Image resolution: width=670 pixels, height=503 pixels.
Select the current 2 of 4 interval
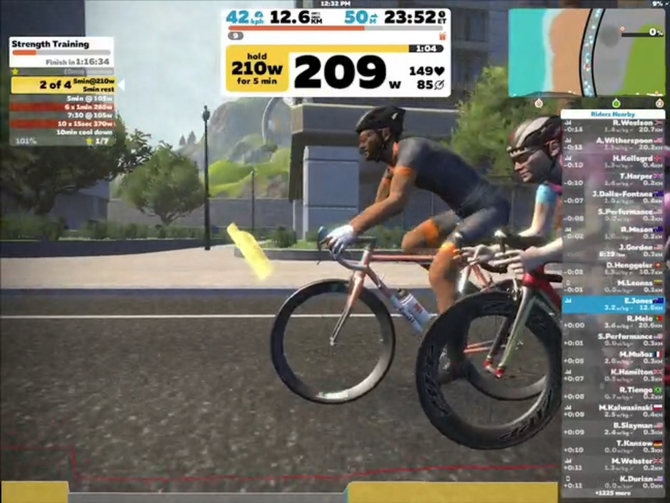[x=63, y=85]
